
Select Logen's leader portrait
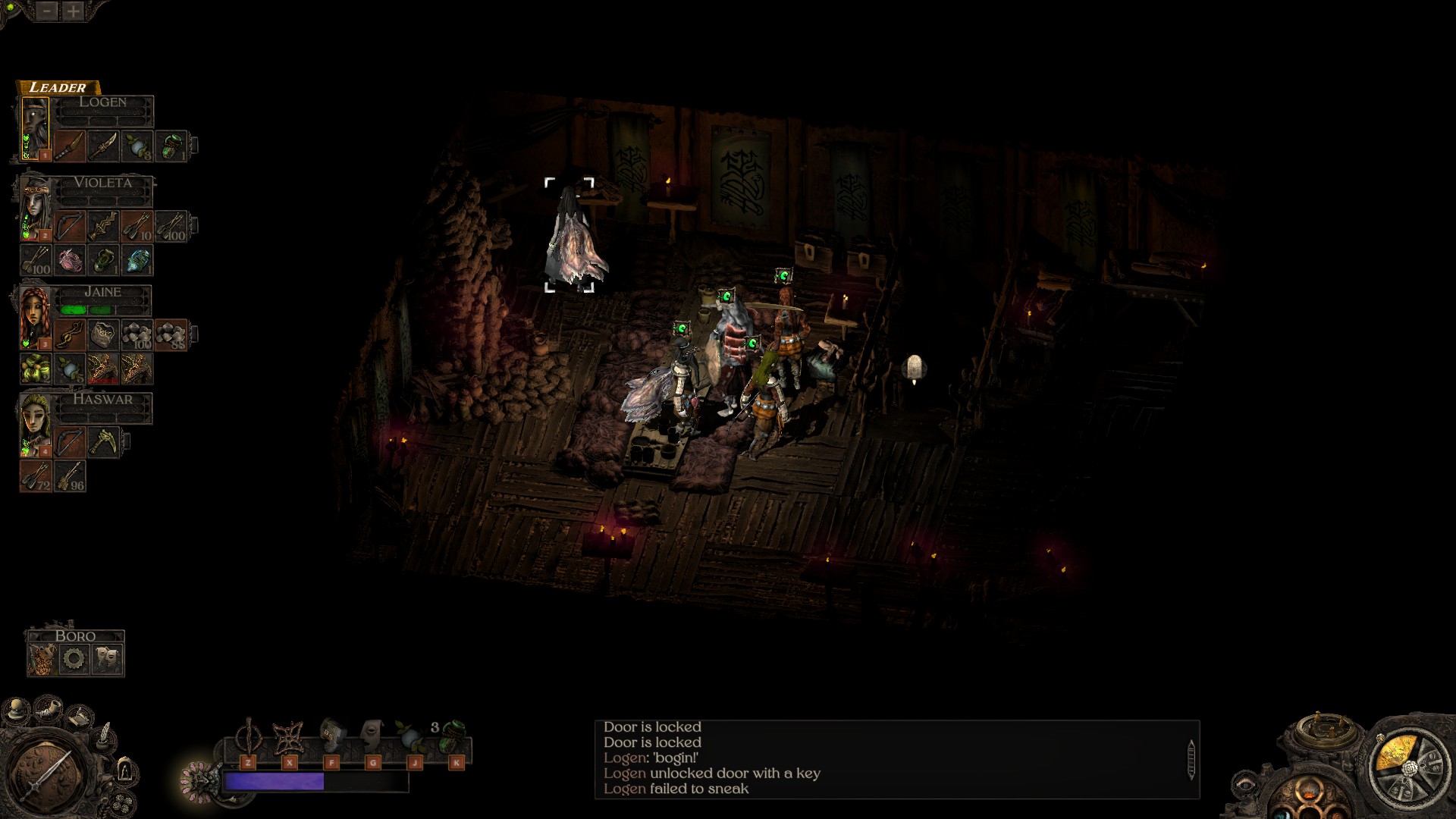click(35, 129)
